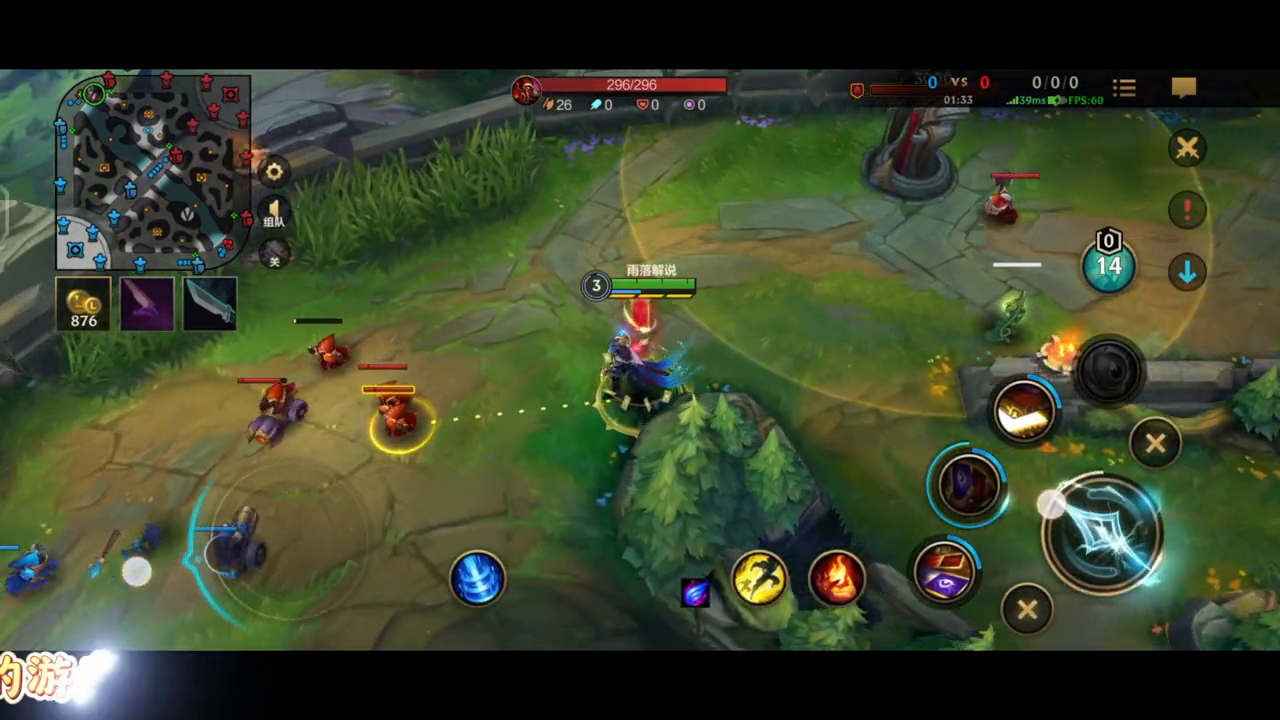Cast the red Ignite summoner spell
Screen dimensions: 1280x720
836,578
